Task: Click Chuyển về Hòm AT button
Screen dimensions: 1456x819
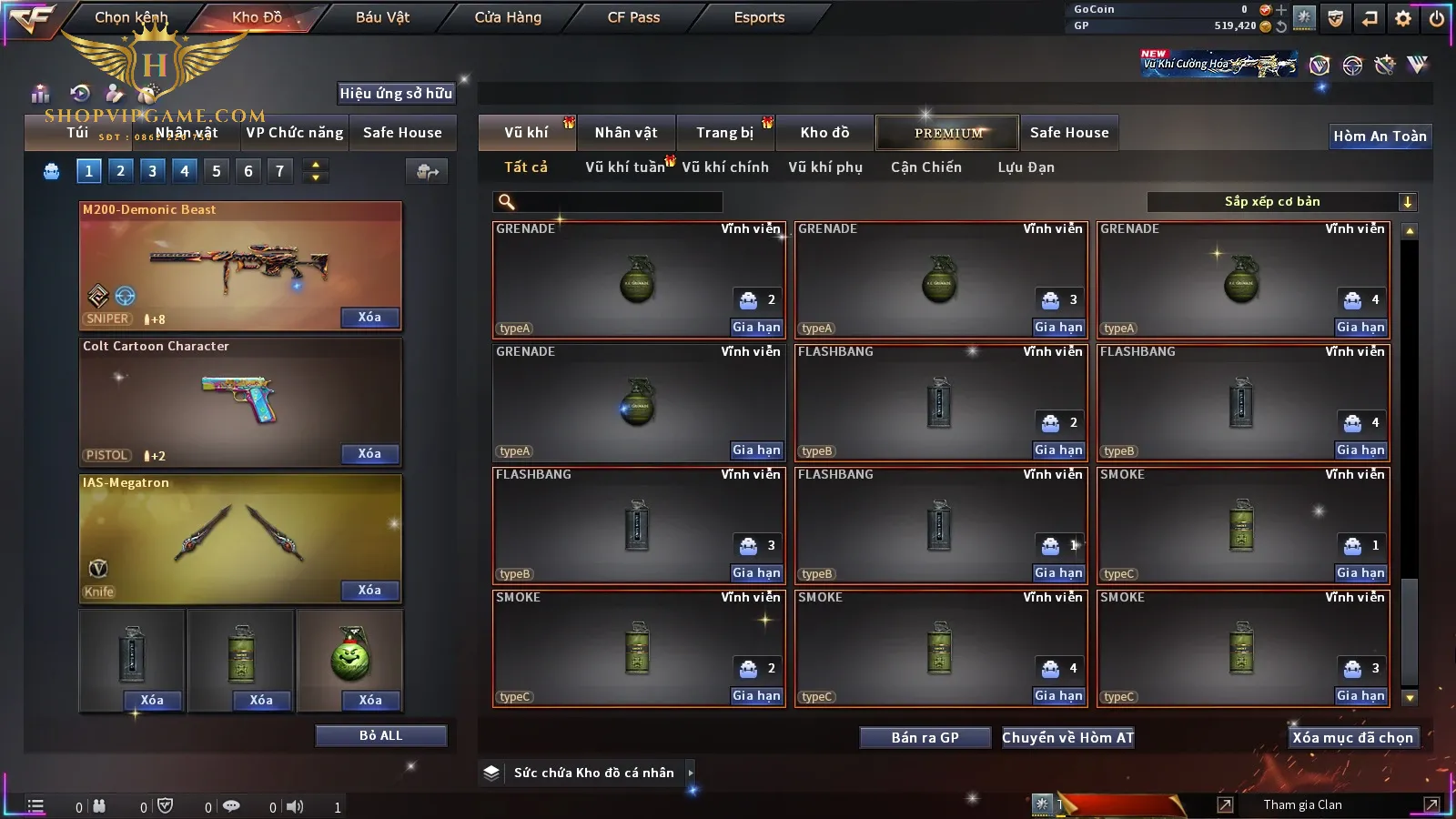Action: (x=1068, y=738)
